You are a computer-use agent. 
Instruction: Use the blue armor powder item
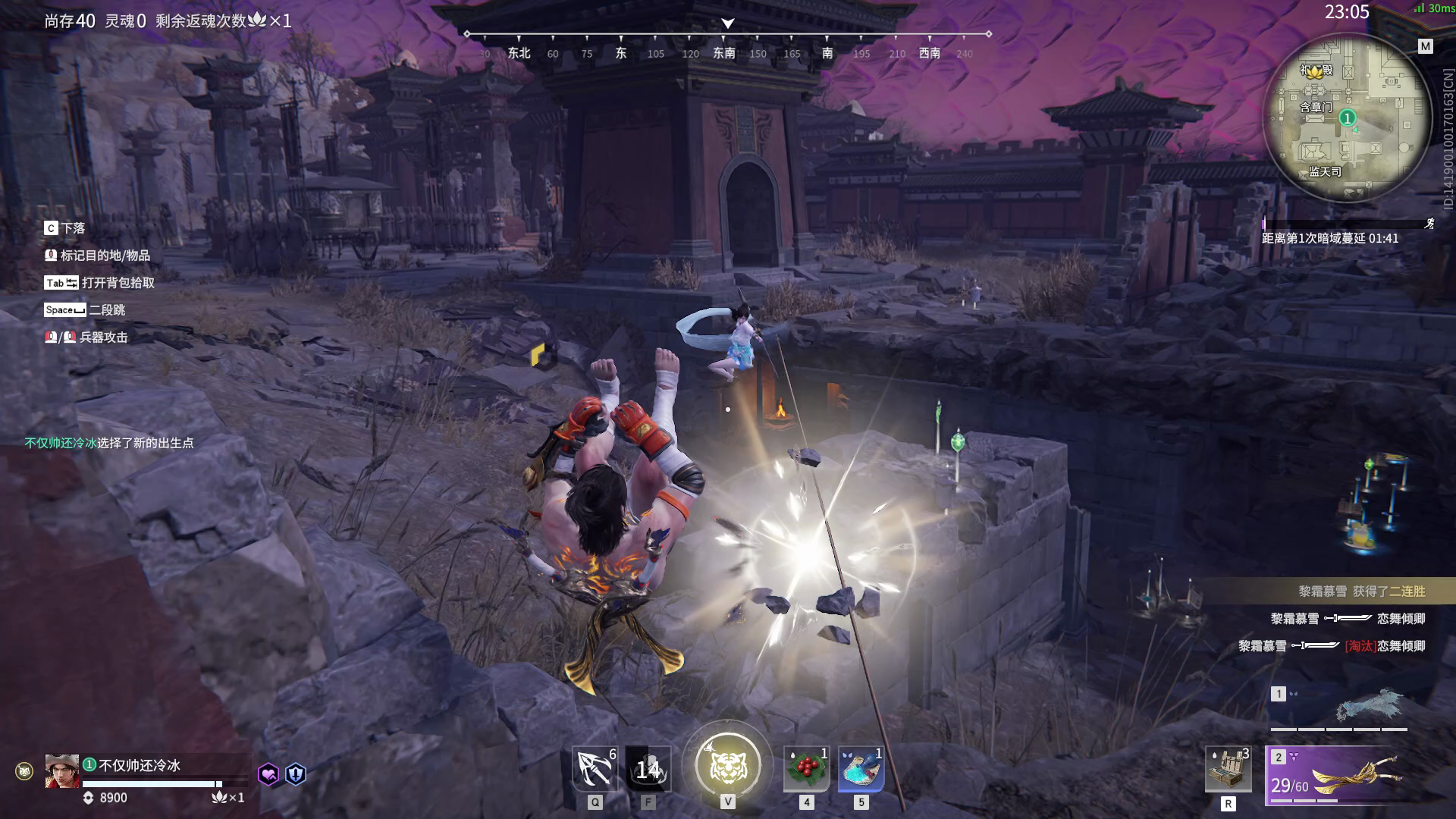pyautogui.click(x=861, y=770)
